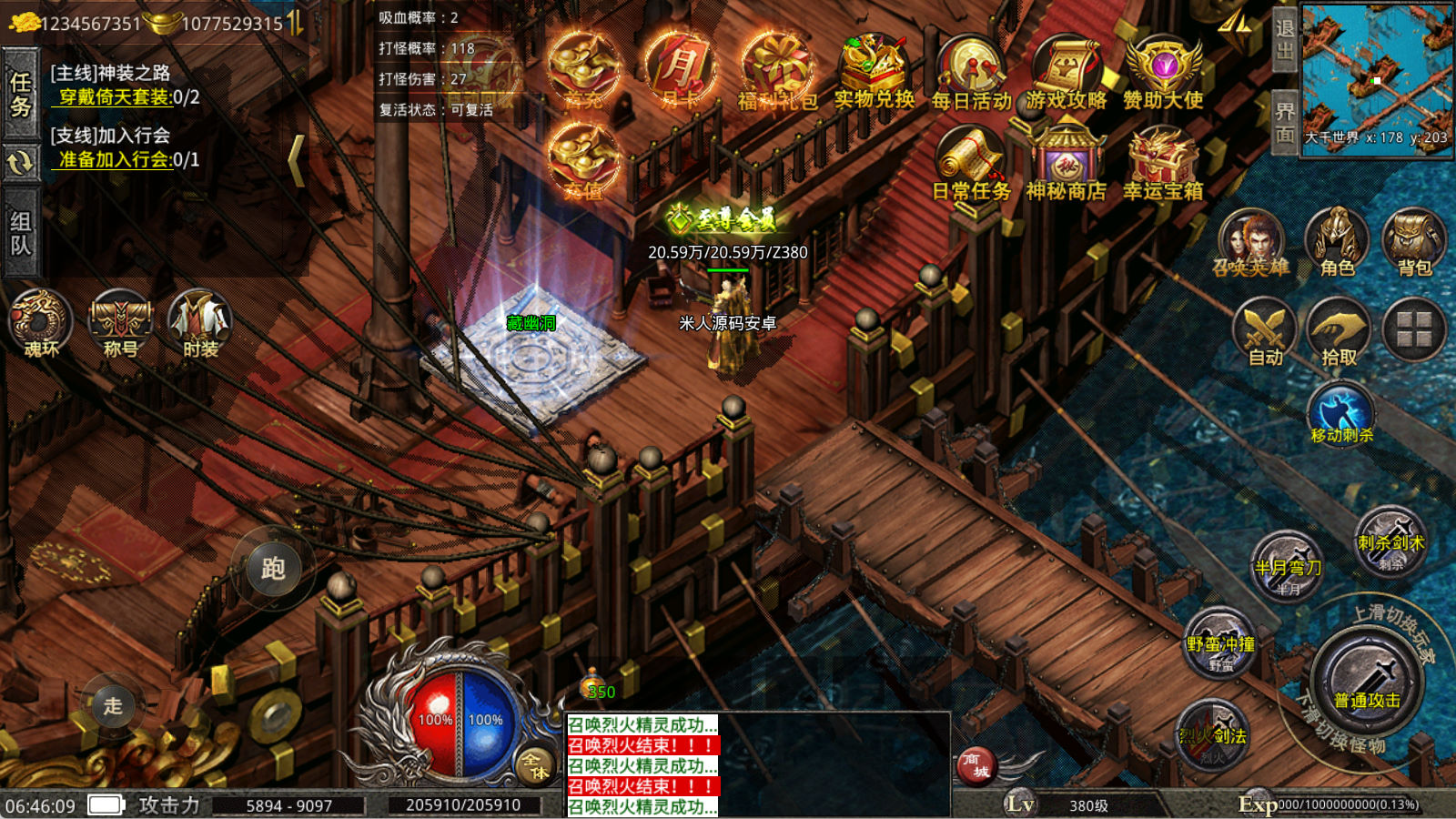
Task: Open the 日常任务 daily quests scroll
Action: [970, 164]
